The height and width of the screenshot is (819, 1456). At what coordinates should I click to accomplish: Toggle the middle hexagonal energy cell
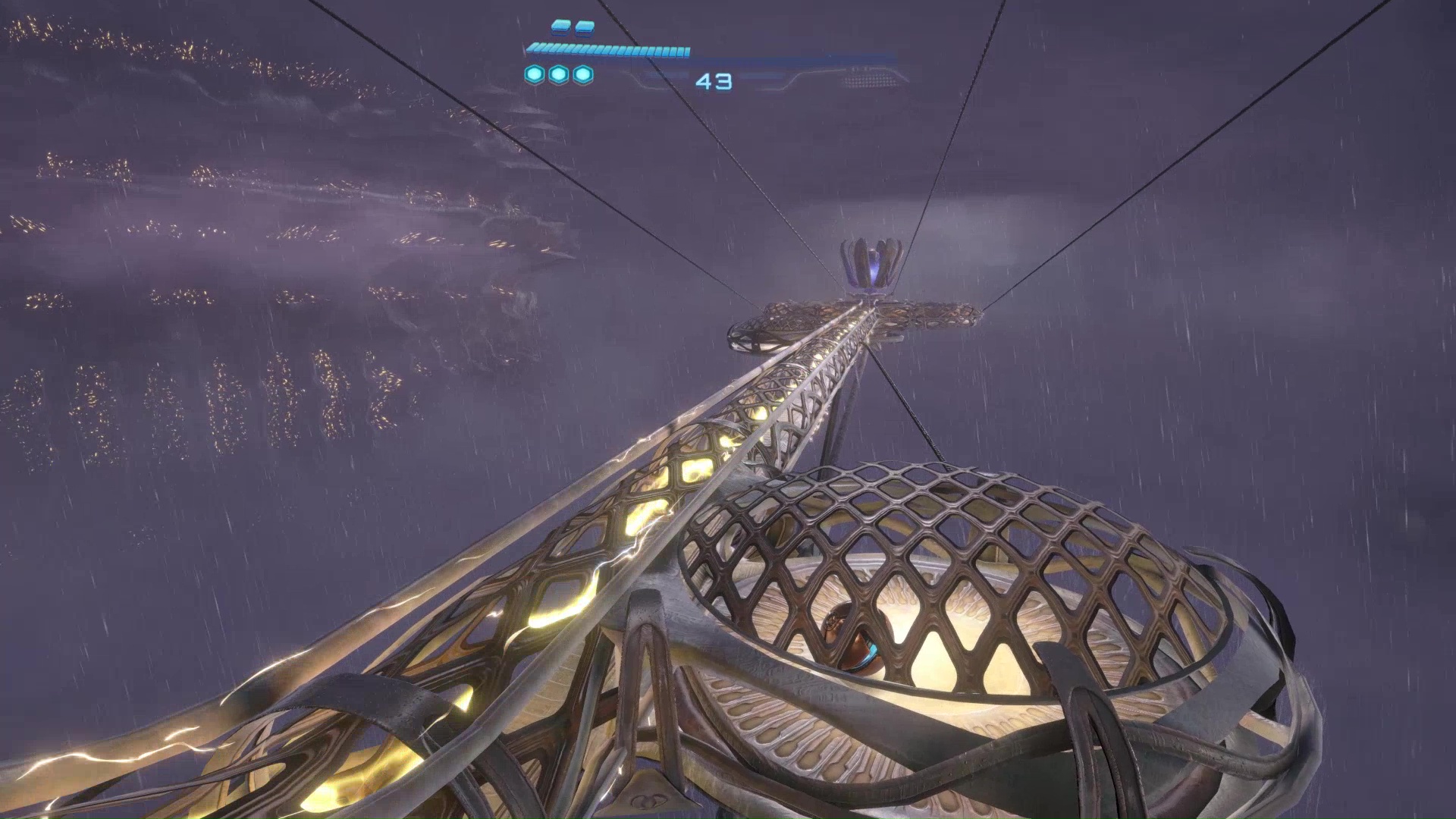click(x=558, y=76)
